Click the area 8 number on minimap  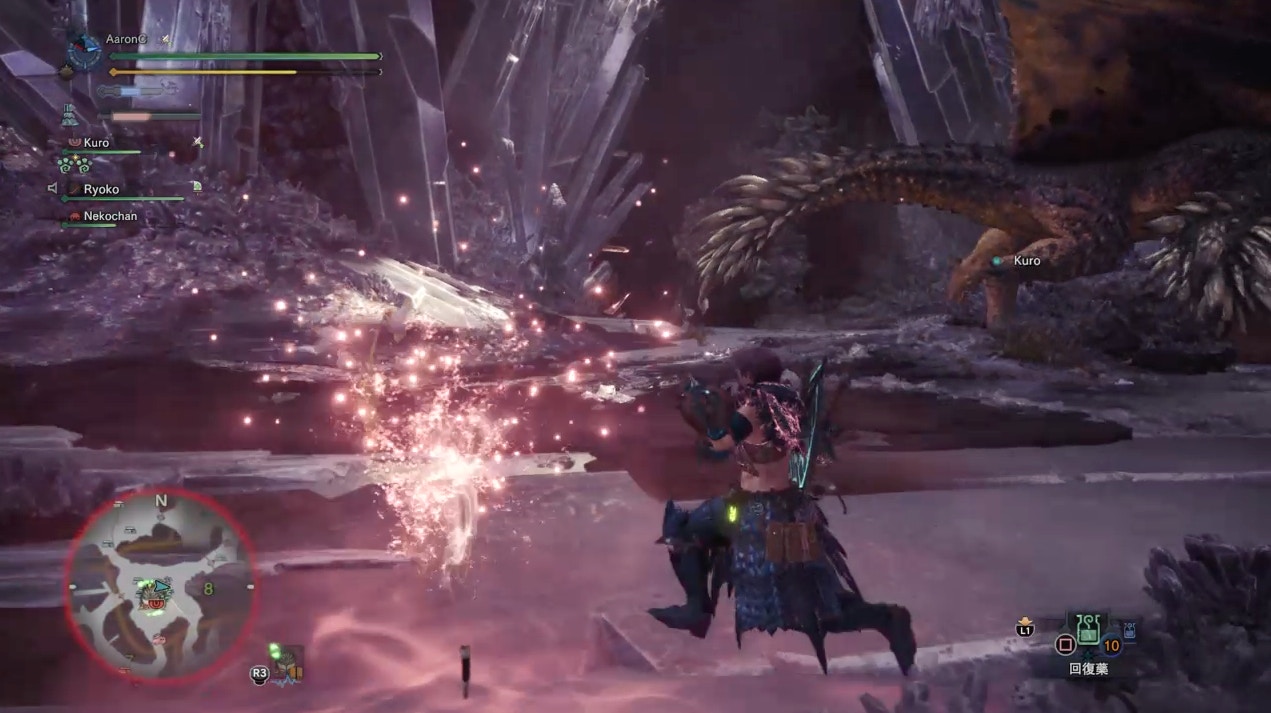208,589
